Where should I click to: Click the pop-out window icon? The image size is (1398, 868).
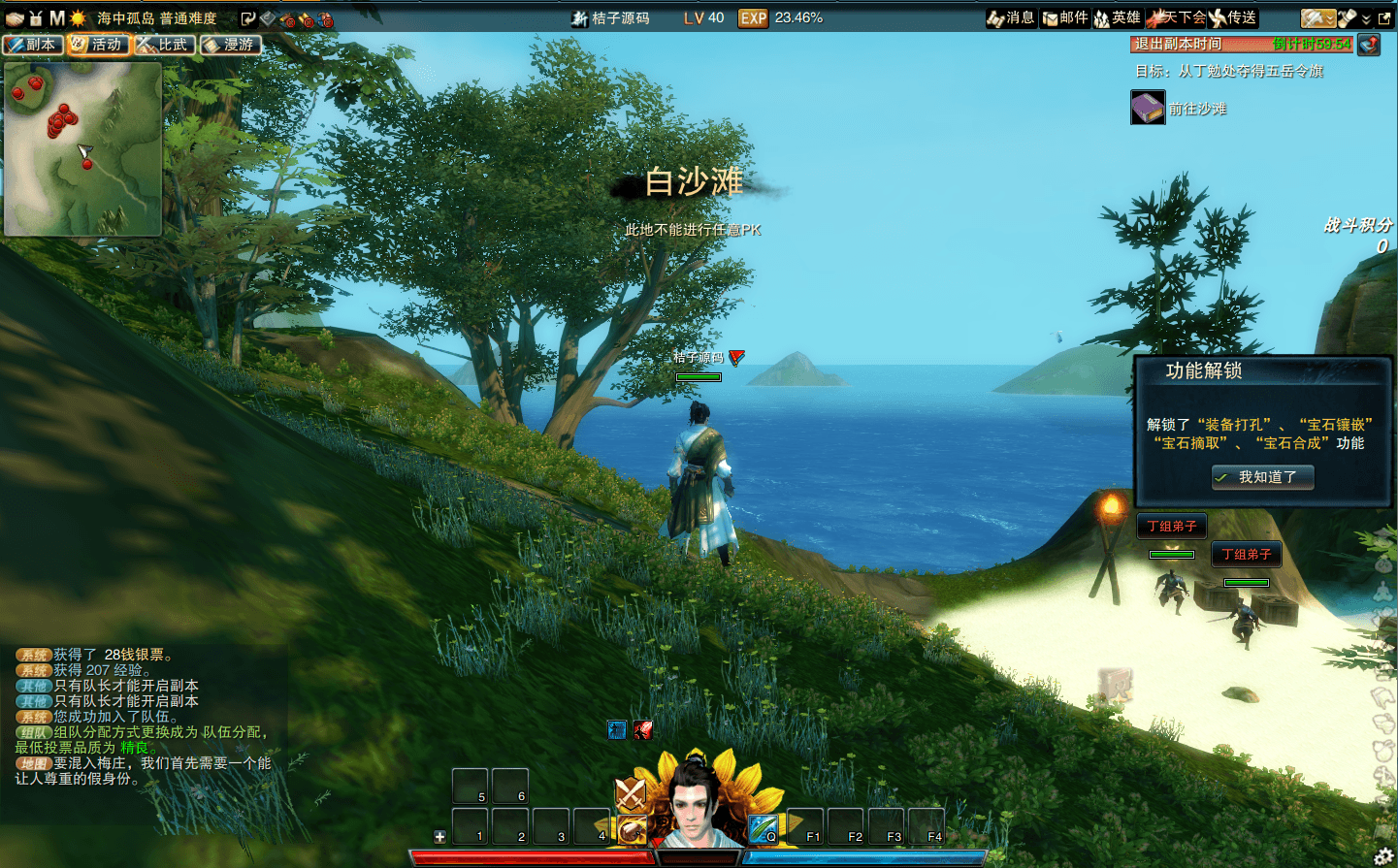click(1384, 18)
